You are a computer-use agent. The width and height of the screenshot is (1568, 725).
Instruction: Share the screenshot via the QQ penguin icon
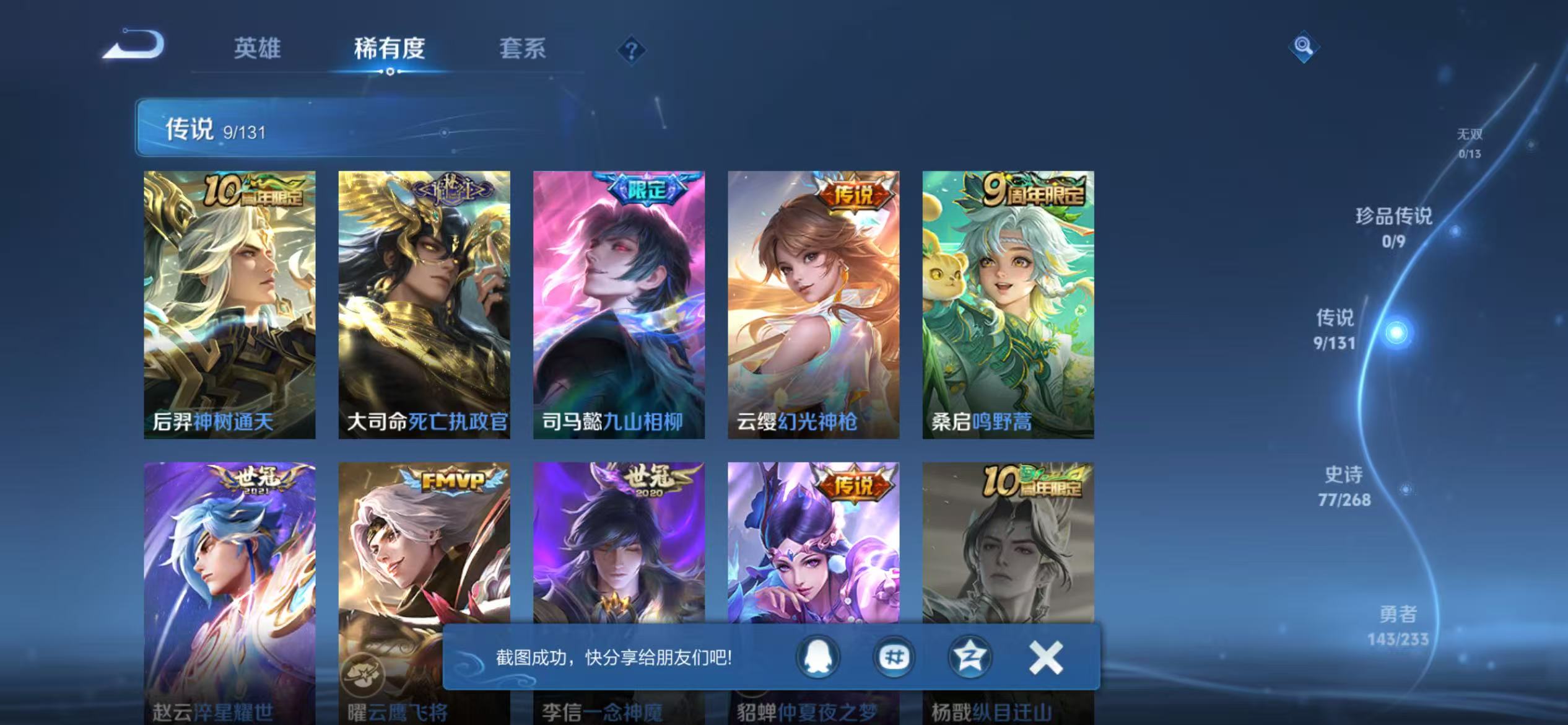pyautogui.click(x=817, y=656)
